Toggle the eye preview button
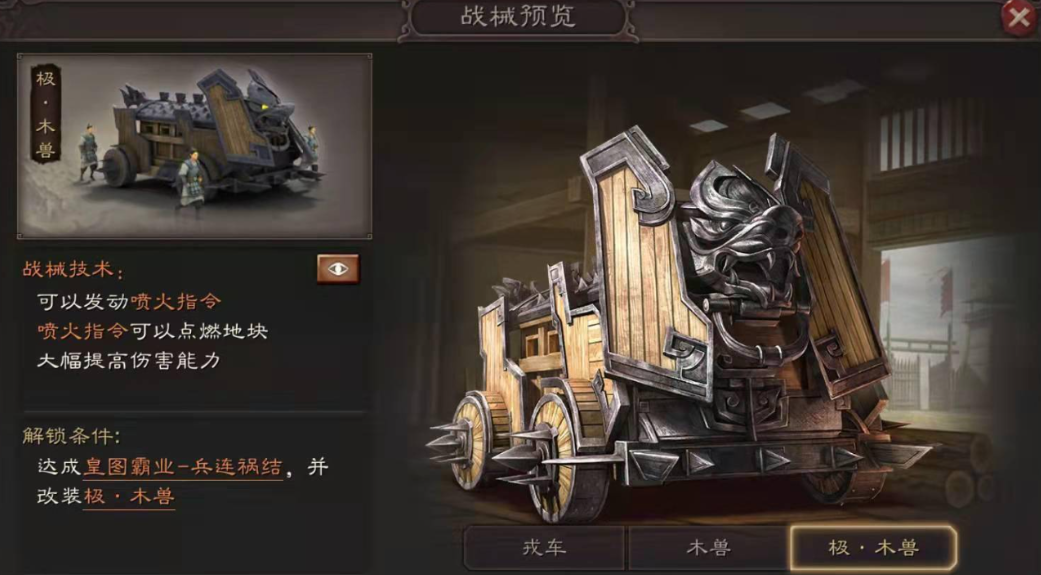1041x575 pixels. pos(338,269)
